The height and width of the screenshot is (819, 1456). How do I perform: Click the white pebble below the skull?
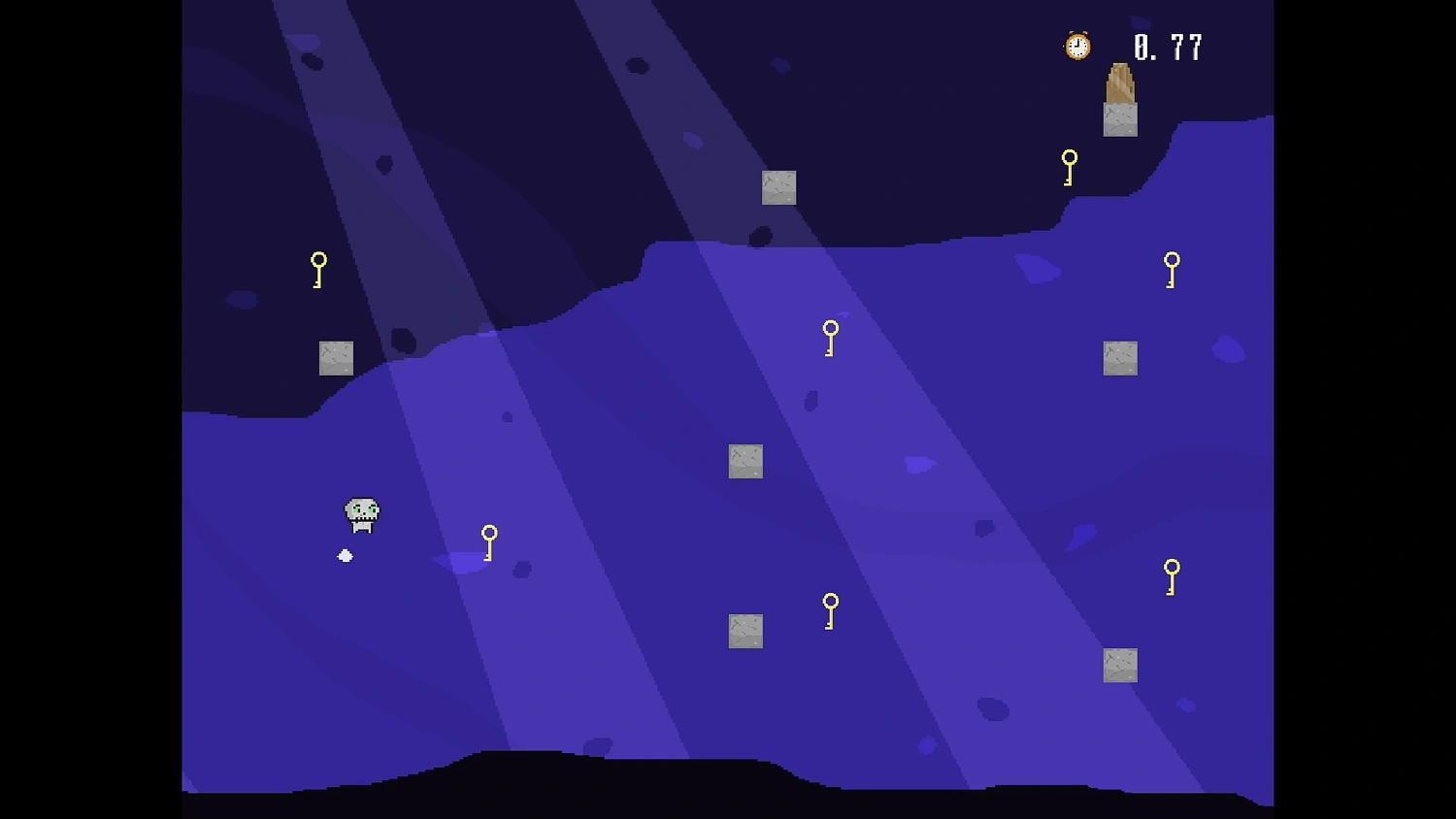click(x=345, y=553)
